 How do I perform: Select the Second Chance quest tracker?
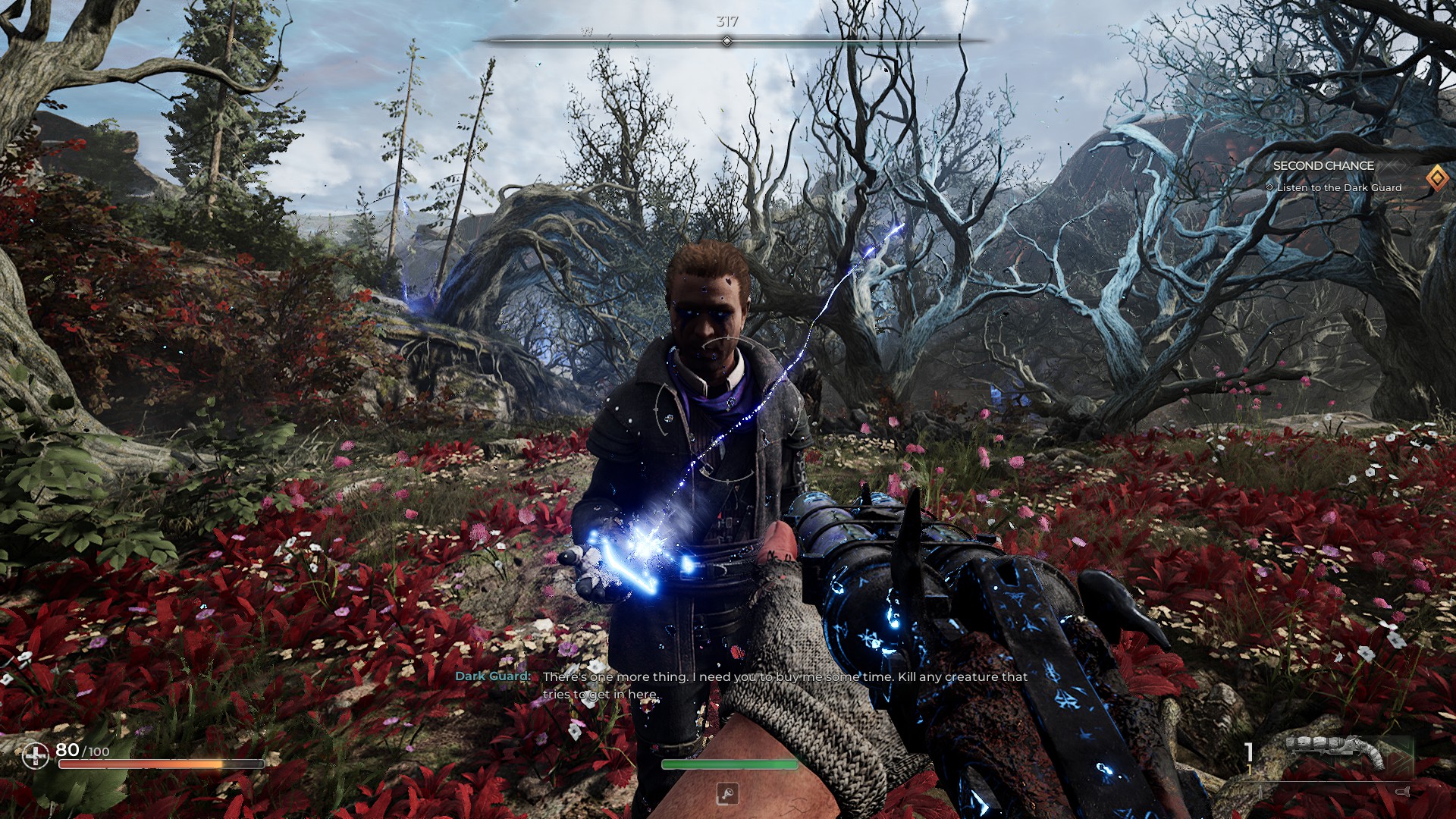pos(1323,165)
